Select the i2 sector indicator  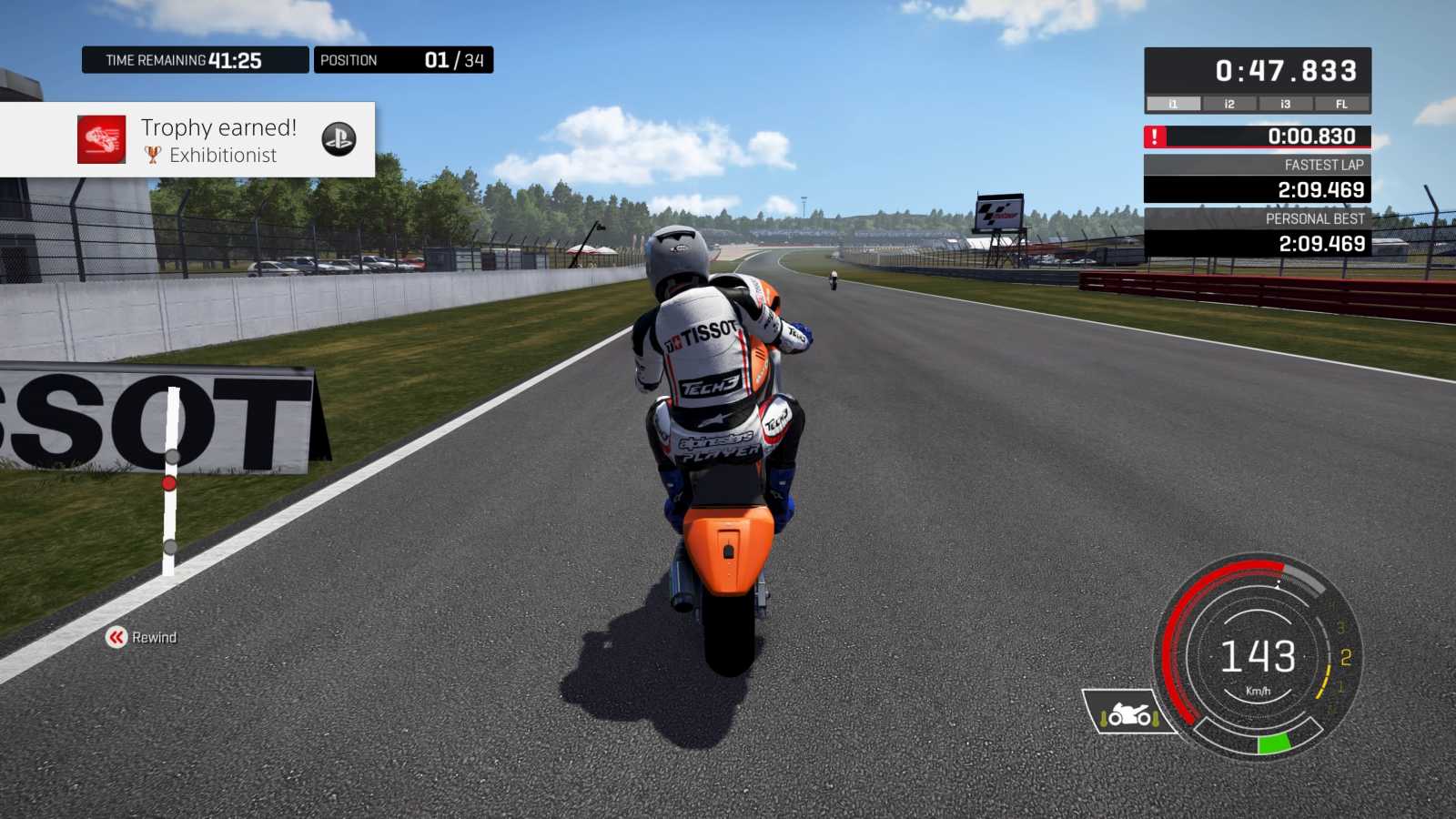(1229, 104)
